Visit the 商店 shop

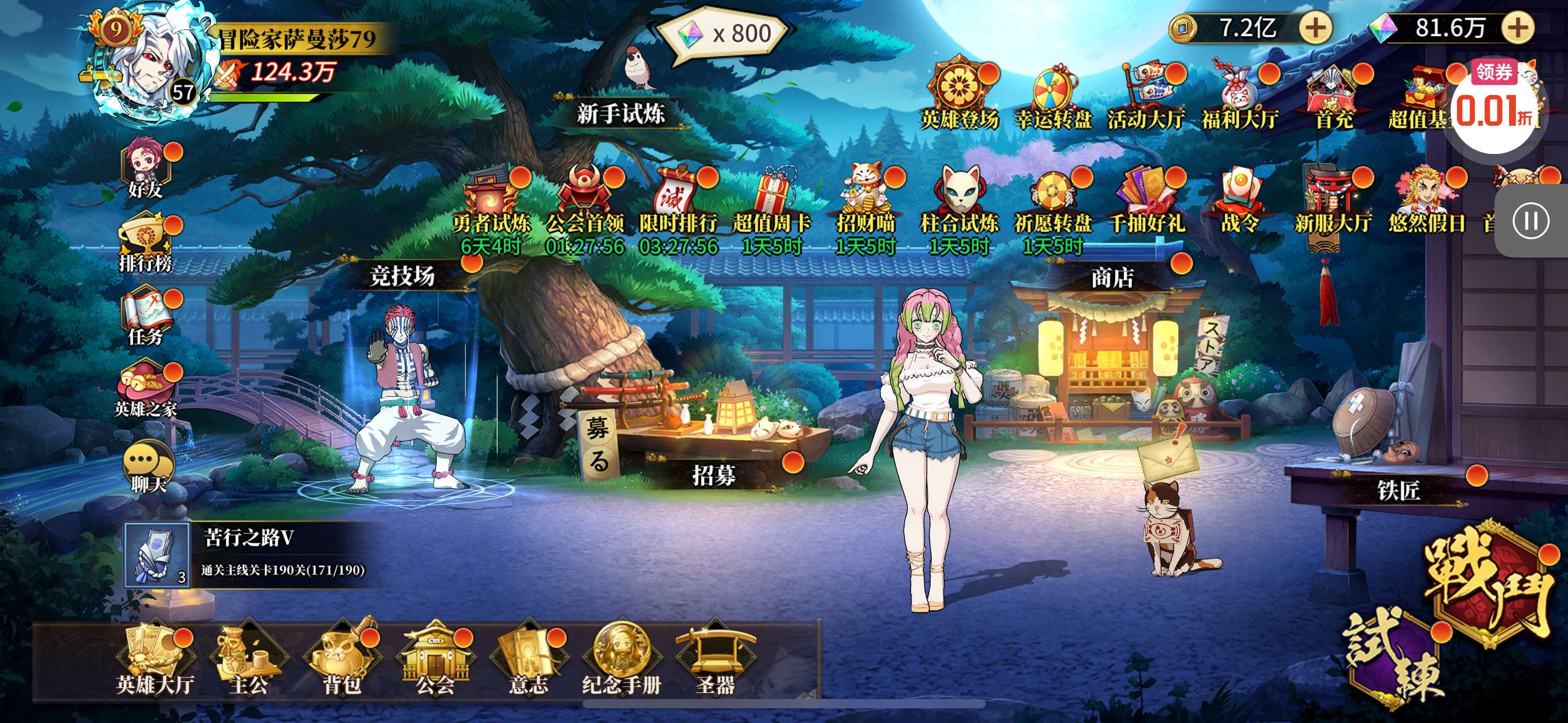point(1112,278)
